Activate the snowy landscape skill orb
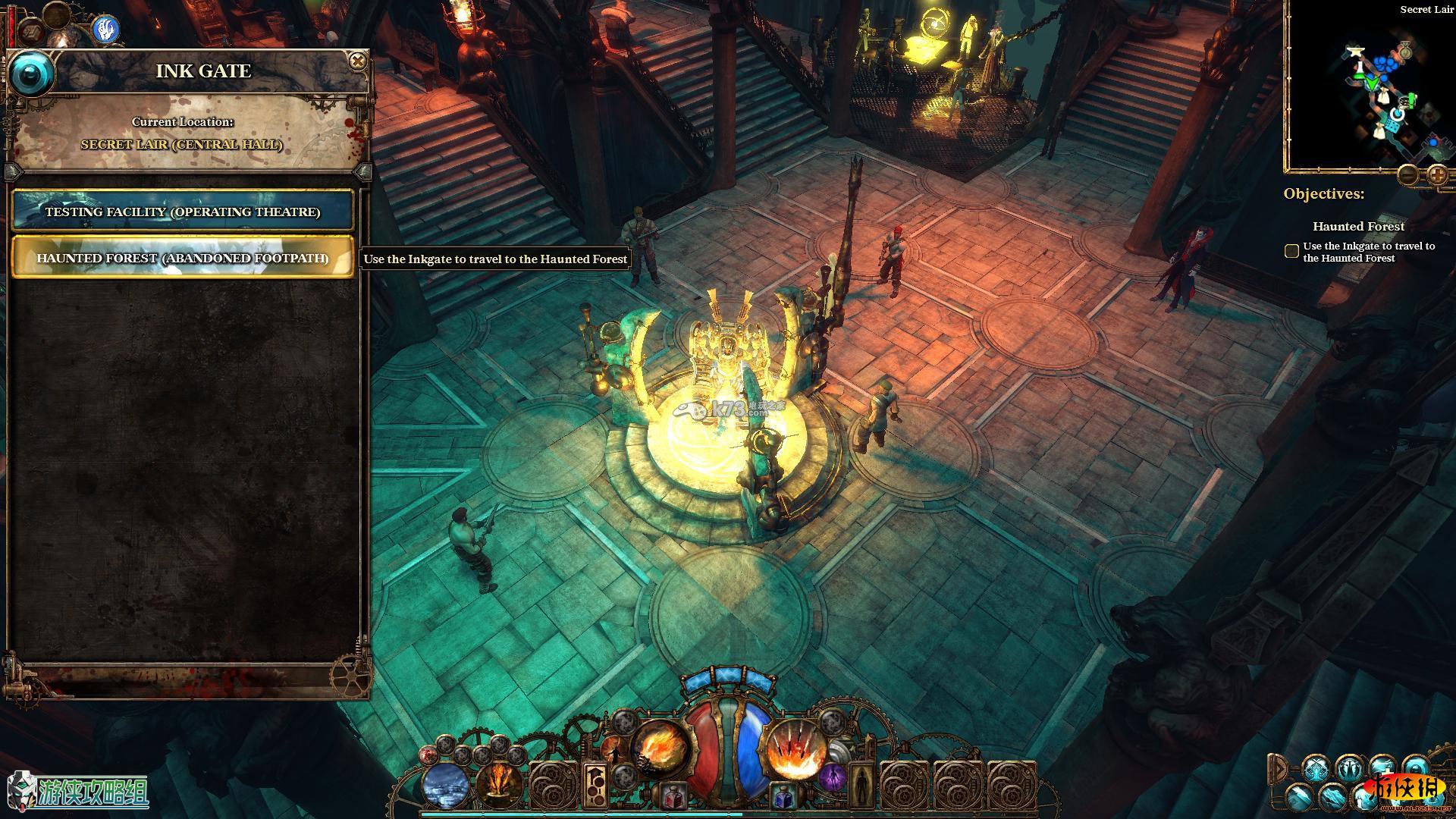Viewport: 1456px width, 819px height. click(446, 786)
